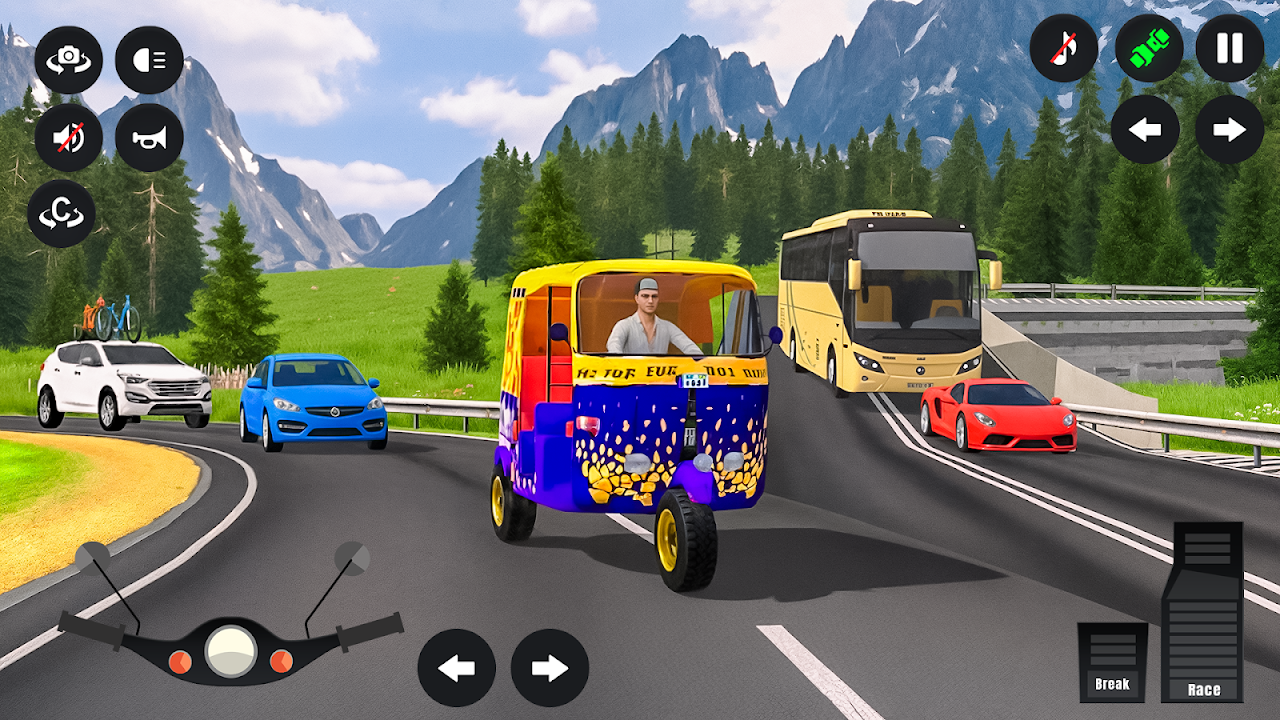1280x720 pixels.
Task: Tap the handlebar steering control
Action: pyautogui.click(x=231, y=648)
